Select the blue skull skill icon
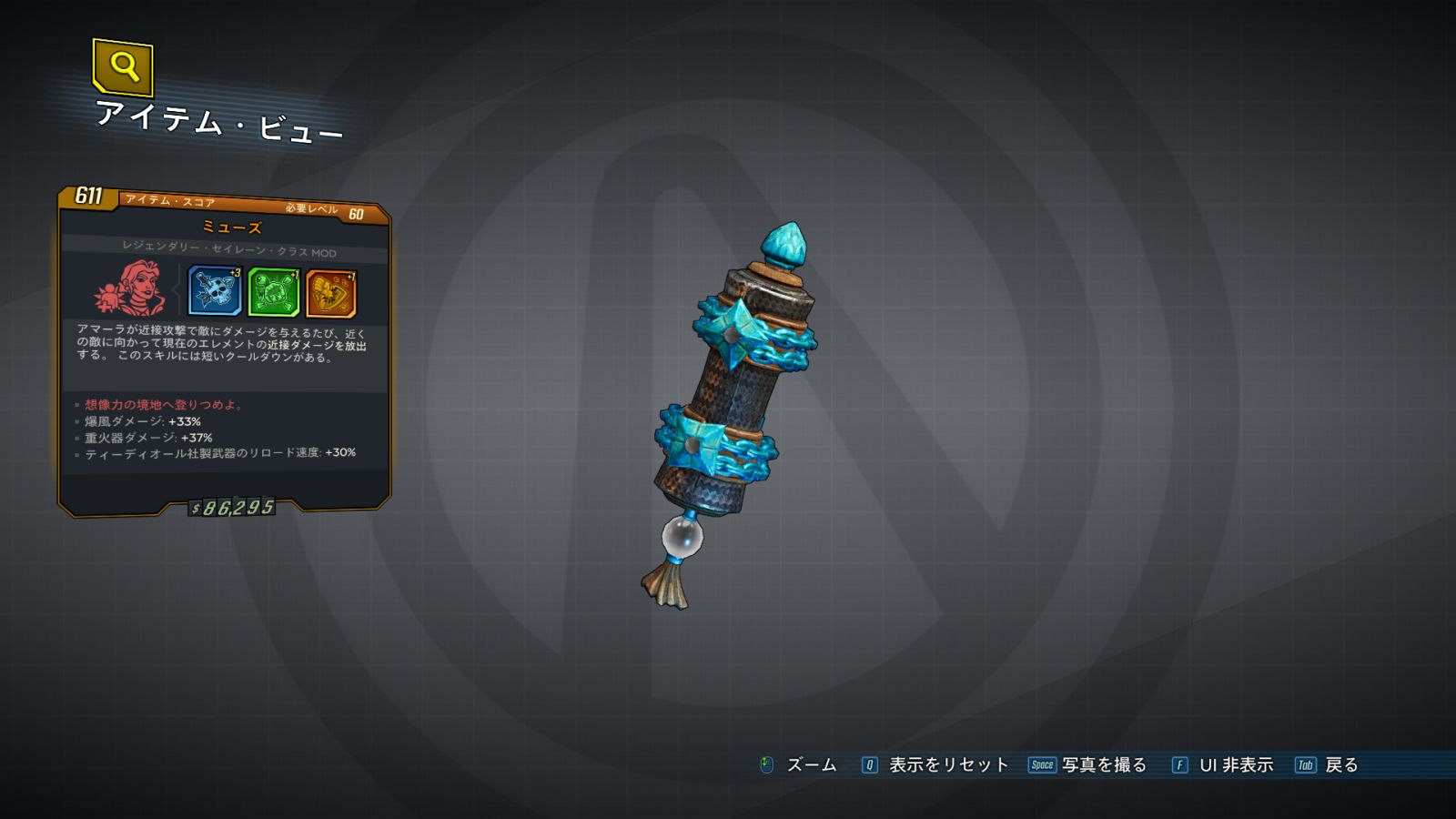1456x819 pixels. (215, 291)
